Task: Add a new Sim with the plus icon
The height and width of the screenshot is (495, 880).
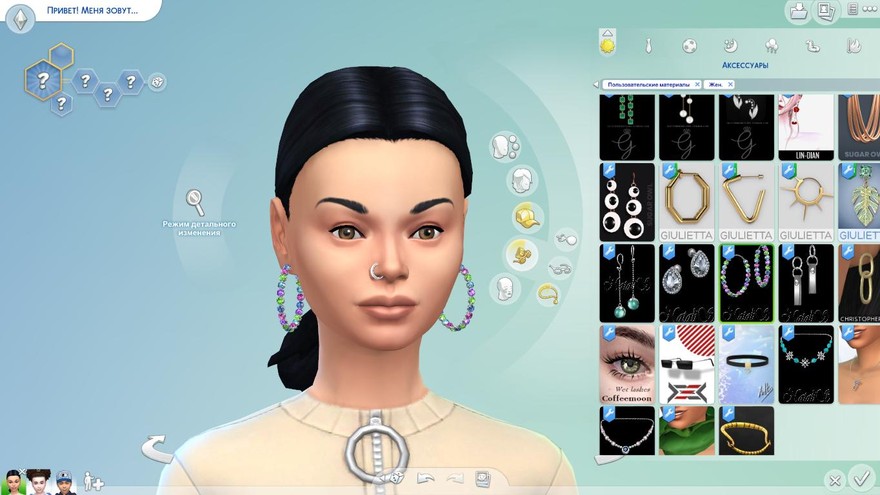Action: tap(94, 481)
